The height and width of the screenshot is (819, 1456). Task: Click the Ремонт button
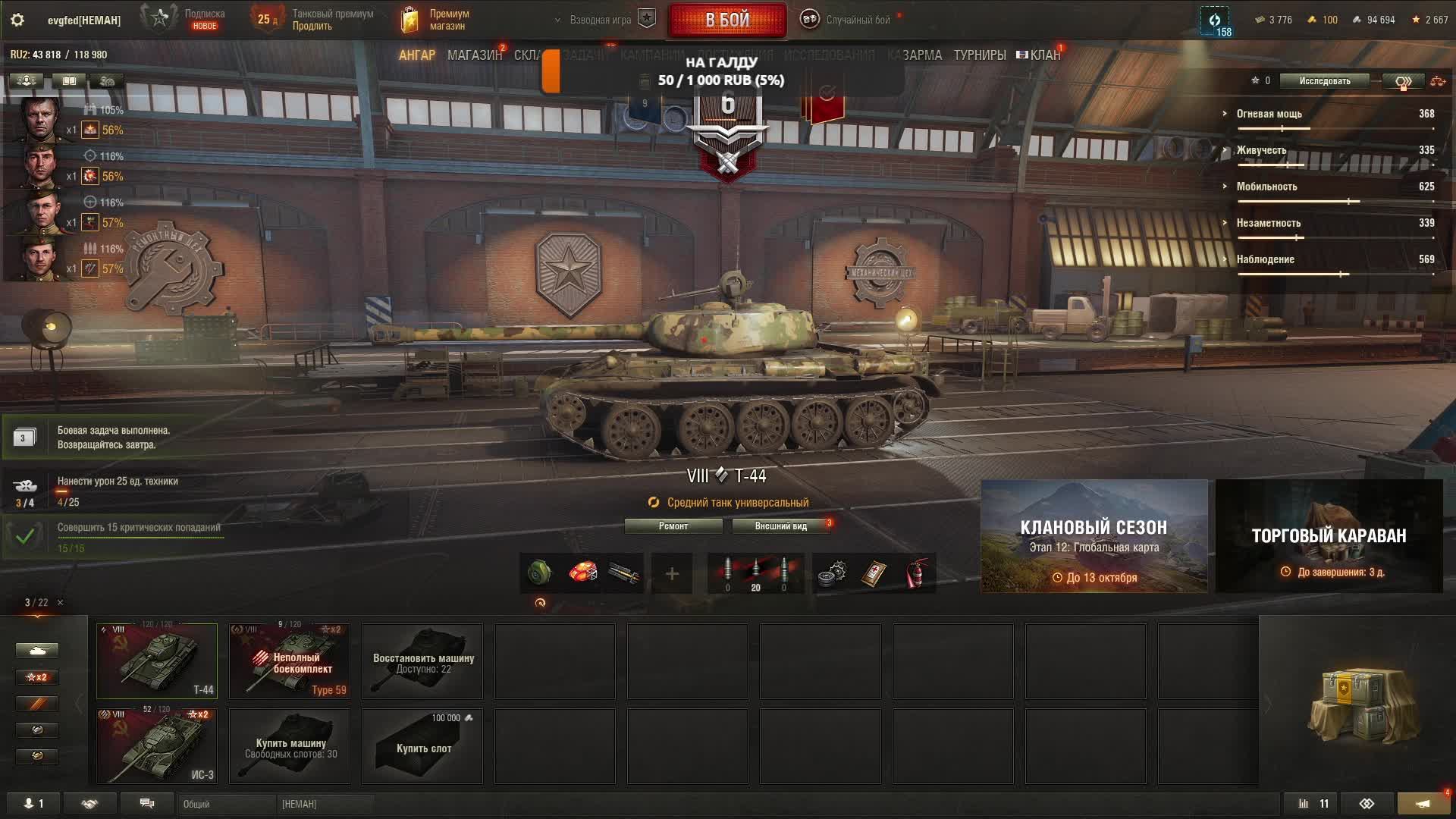click(x=673, y=526)
